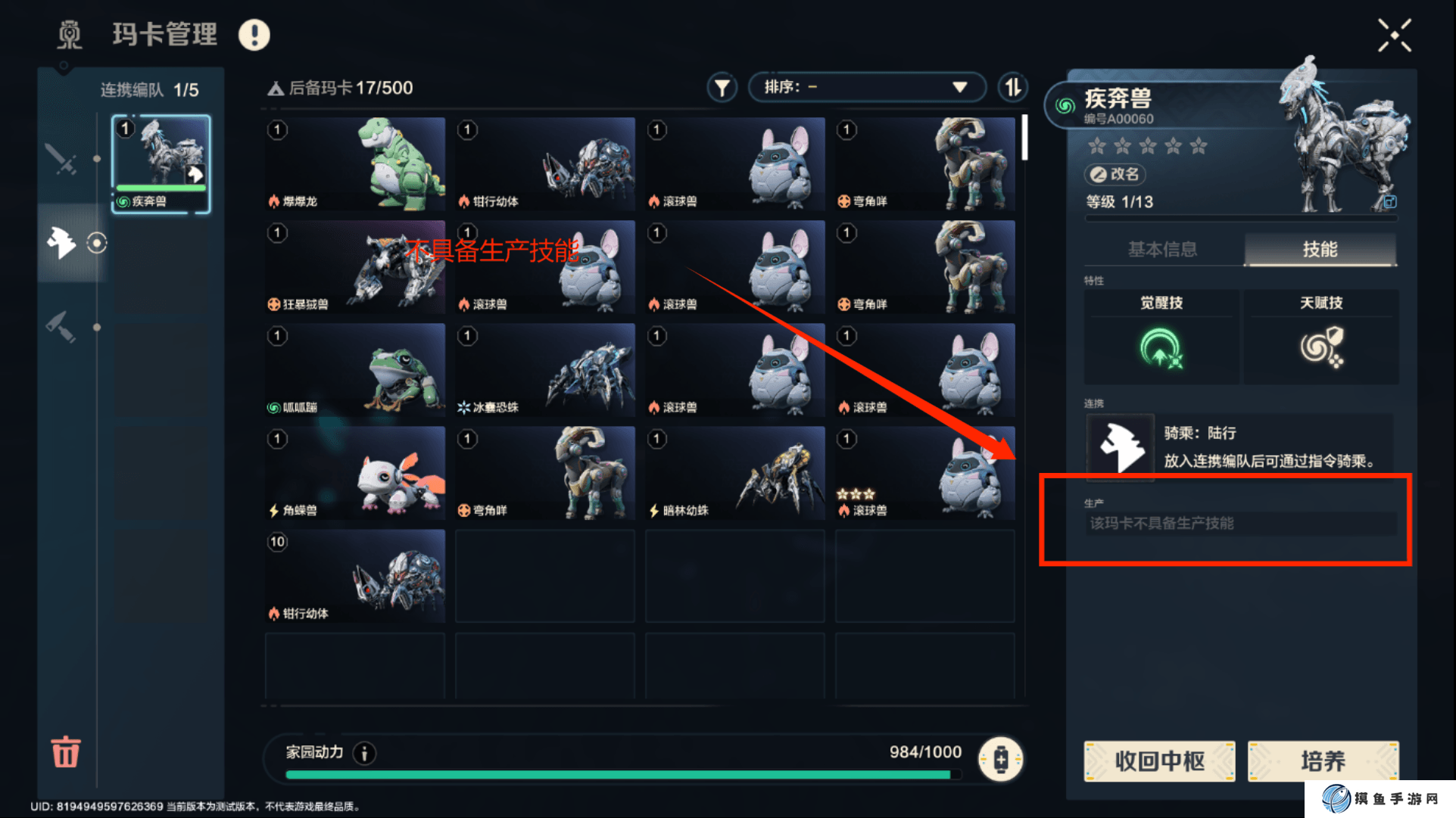Open the 培养 cultivate button
This screenshot has width=1456, height=818.
[1322, 760]
